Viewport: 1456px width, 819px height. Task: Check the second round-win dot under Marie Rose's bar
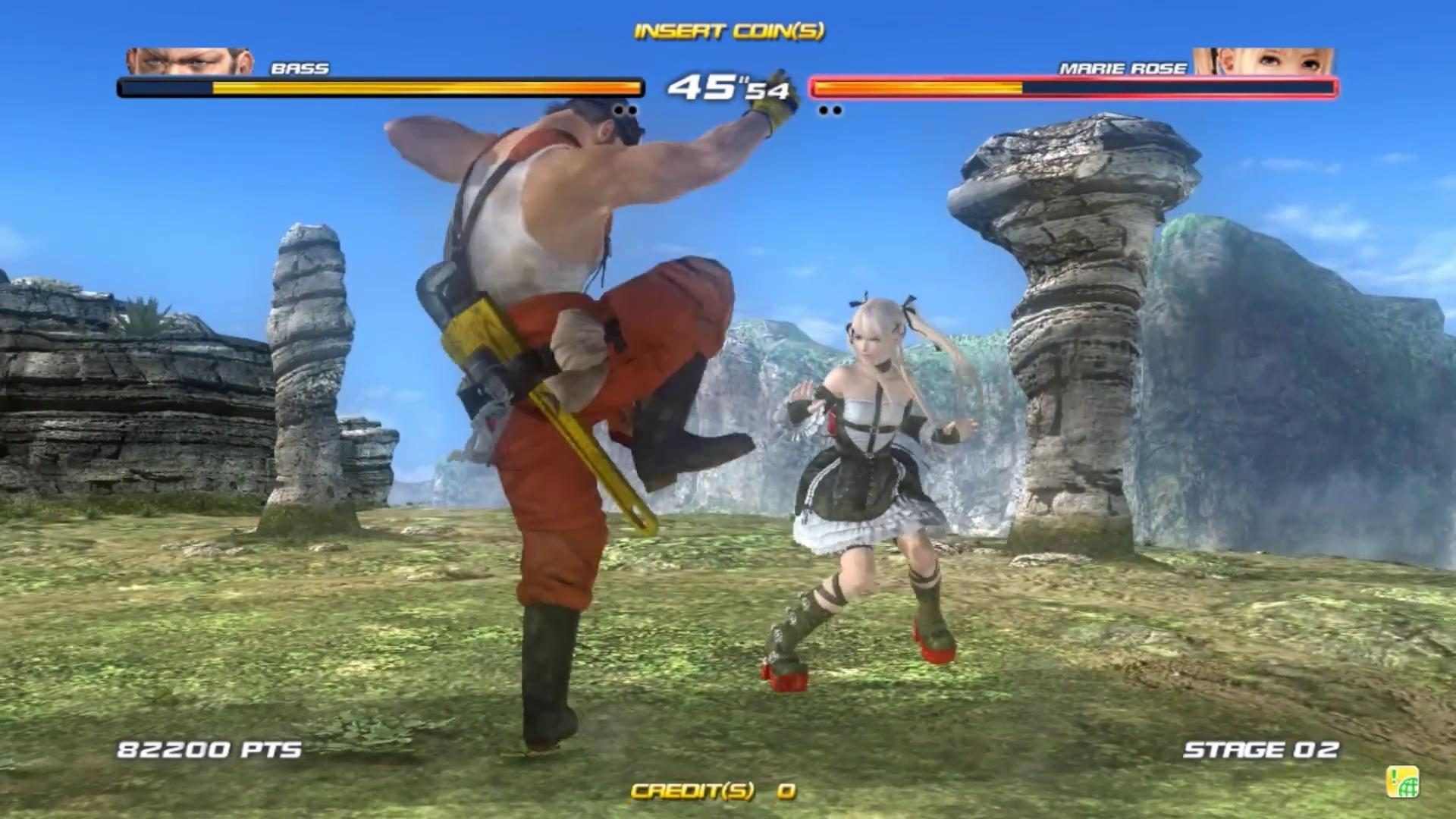click(x=838, y=110)
